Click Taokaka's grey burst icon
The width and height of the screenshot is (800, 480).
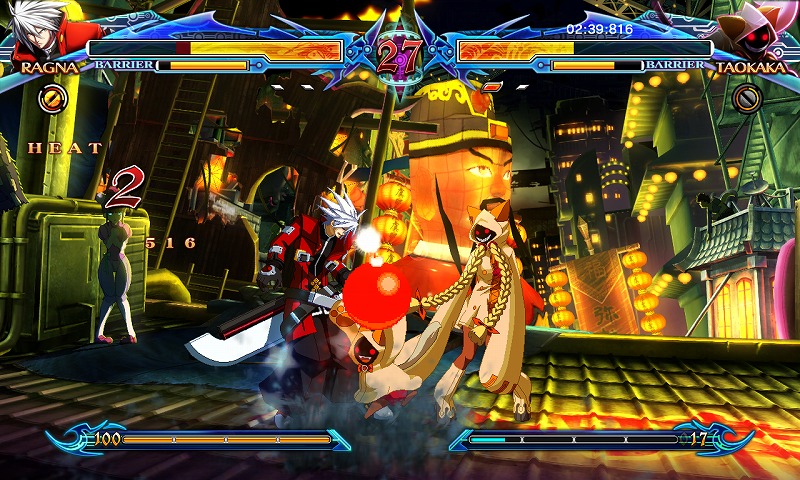point(746,97)
